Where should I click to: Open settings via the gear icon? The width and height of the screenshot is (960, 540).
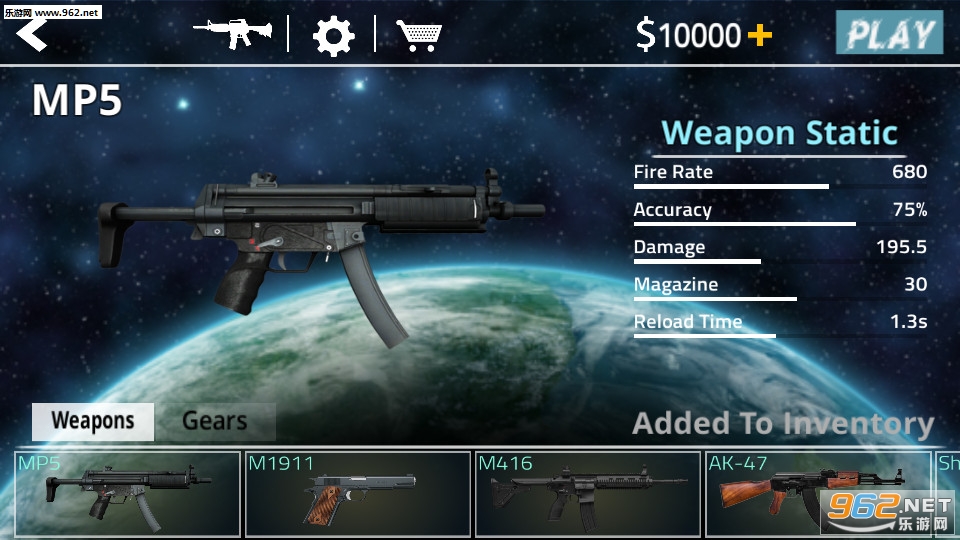point(333,36)
